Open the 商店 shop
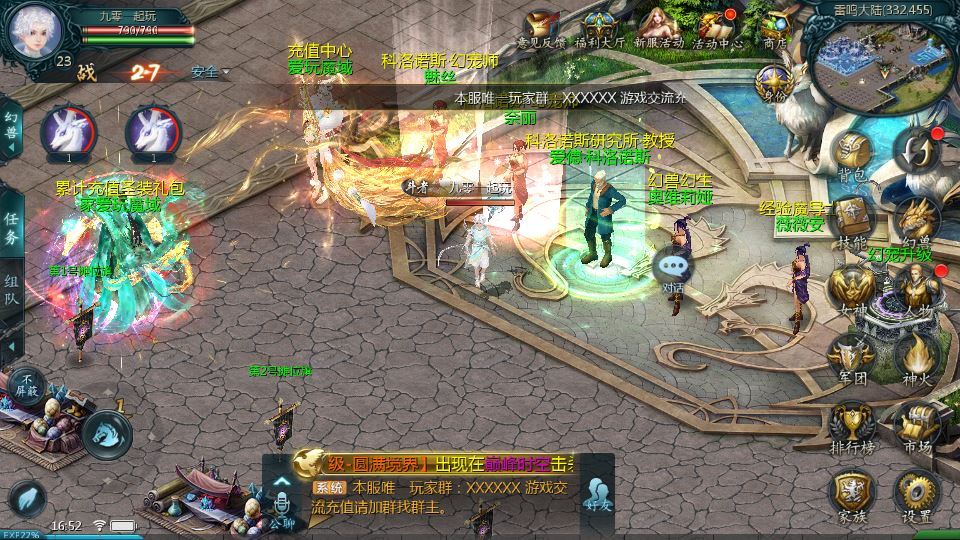 (776, 26)
